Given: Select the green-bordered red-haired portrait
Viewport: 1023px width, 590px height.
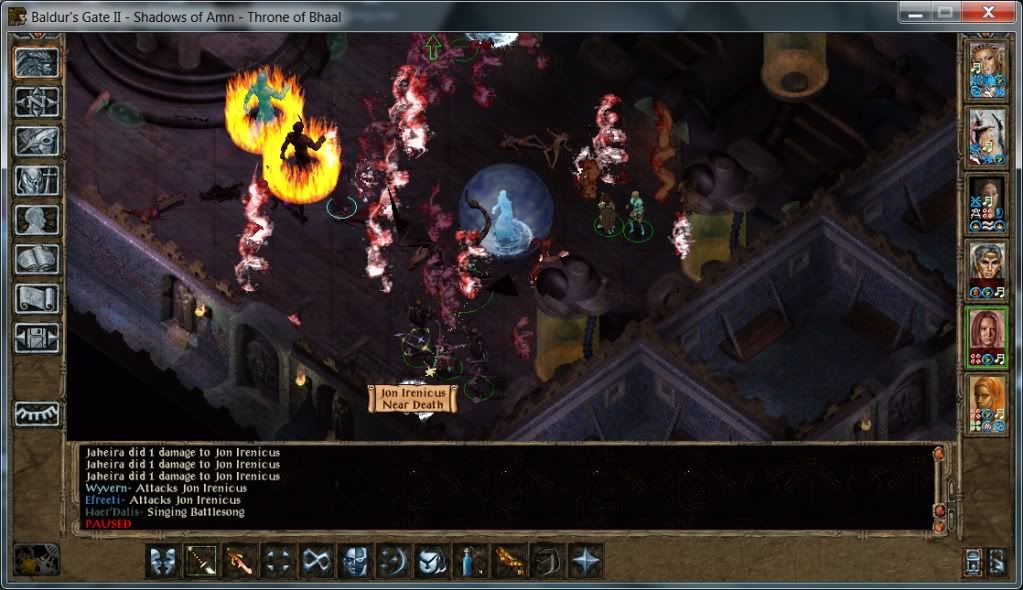Looking at the screenshot, I should 986,334.
